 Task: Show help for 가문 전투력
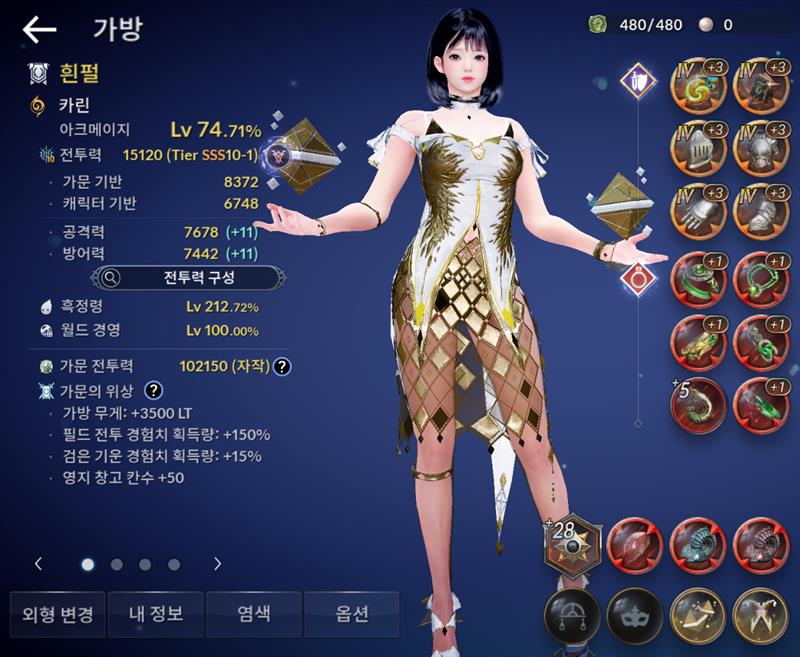click(x=283, y=367)
